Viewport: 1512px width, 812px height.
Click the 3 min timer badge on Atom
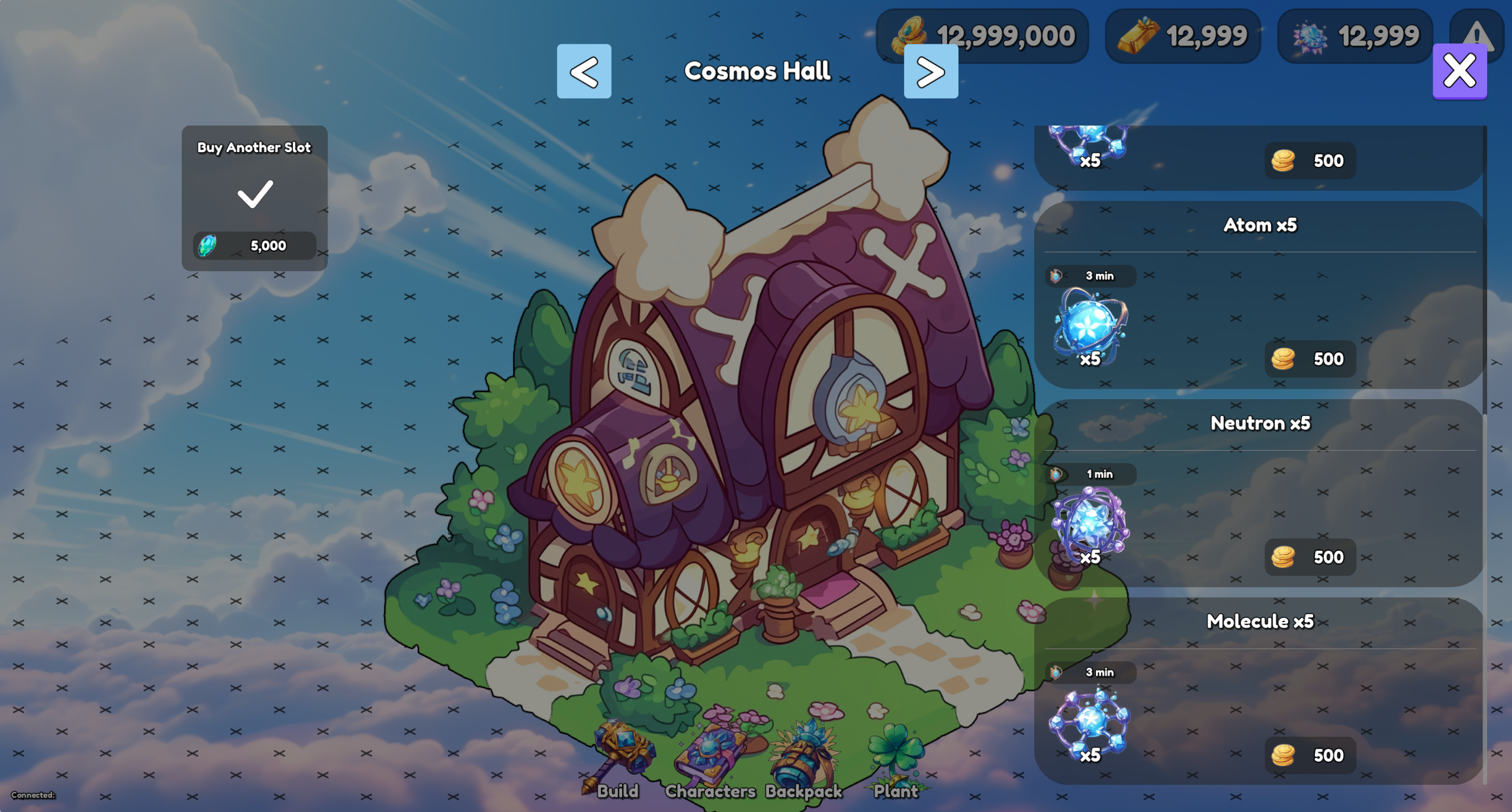pos(1091,275)
